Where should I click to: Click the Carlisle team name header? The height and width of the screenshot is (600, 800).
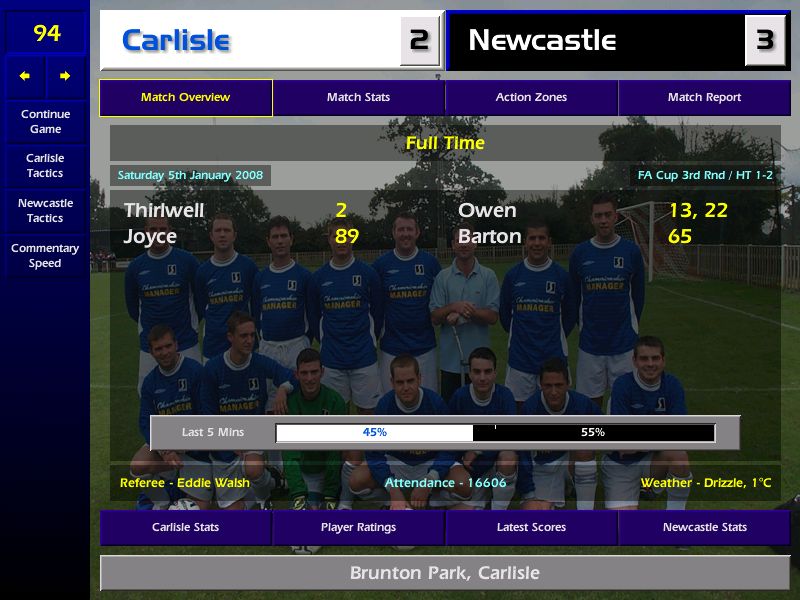pyautogui.click(x=176, y=41)
